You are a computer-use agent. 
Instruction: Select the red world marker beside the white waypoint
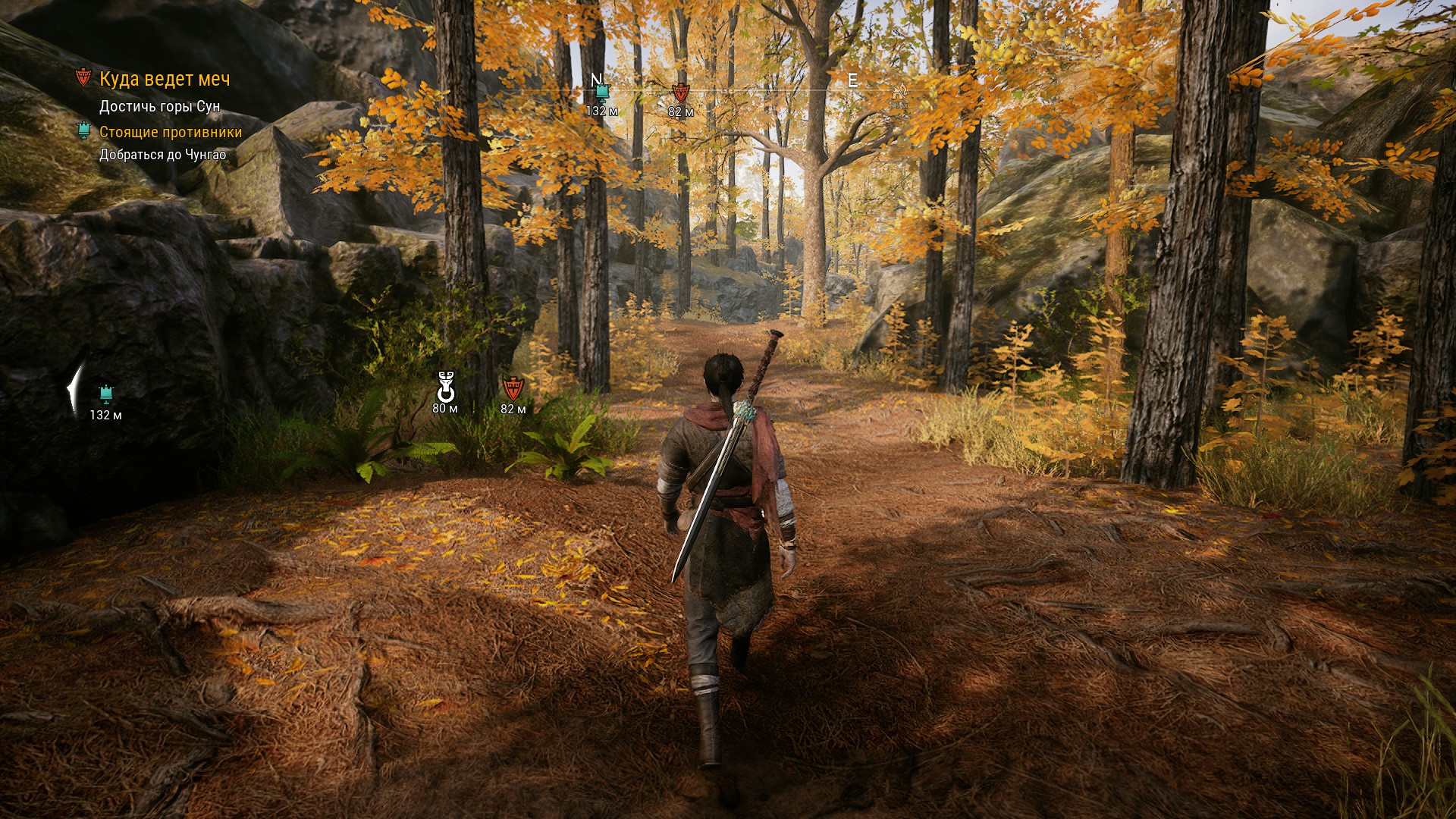[x=513, y=389]
